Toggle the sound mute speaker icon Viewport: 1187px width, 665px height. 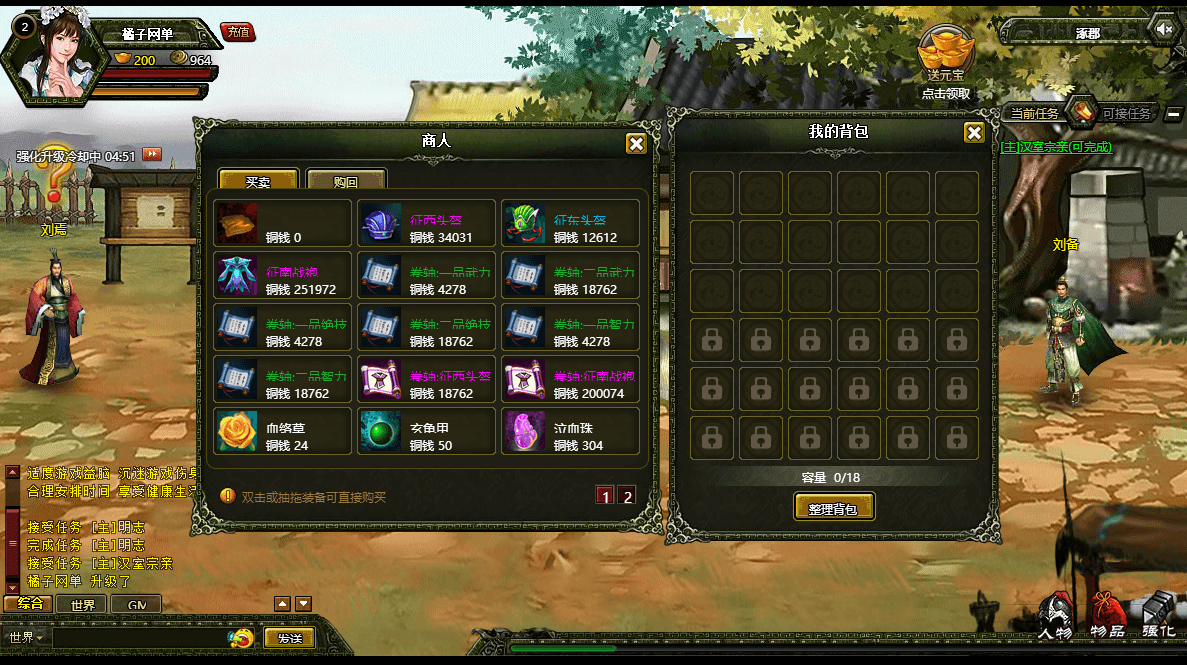tap(1163, 29)
